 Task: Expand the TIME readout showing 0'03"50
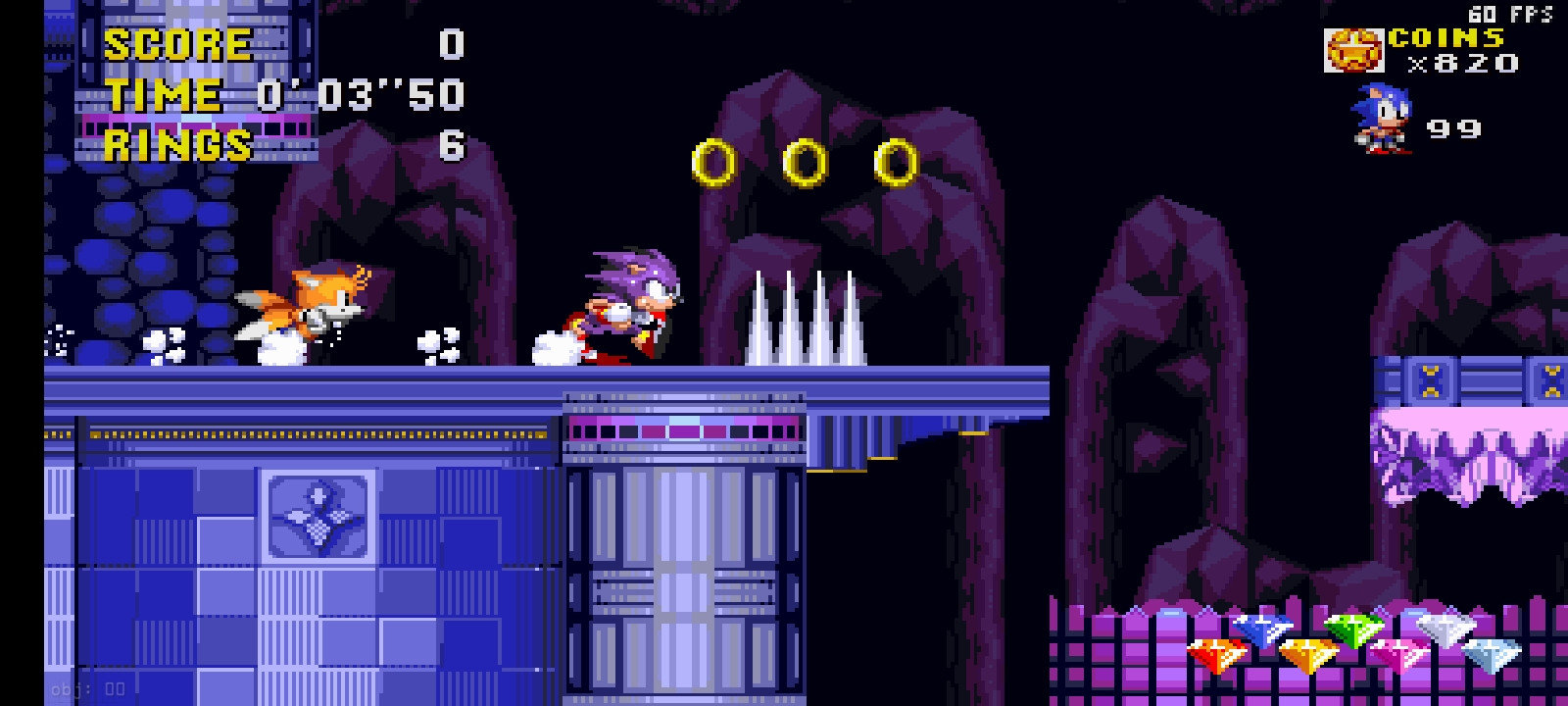(x=364, y=96)
